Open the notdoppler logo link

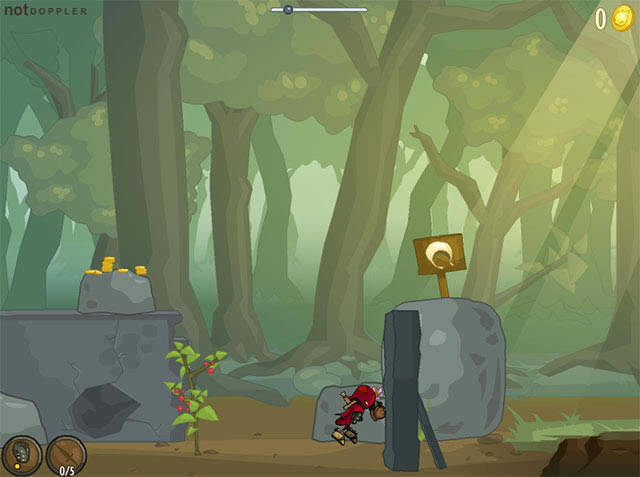(46, 11)
